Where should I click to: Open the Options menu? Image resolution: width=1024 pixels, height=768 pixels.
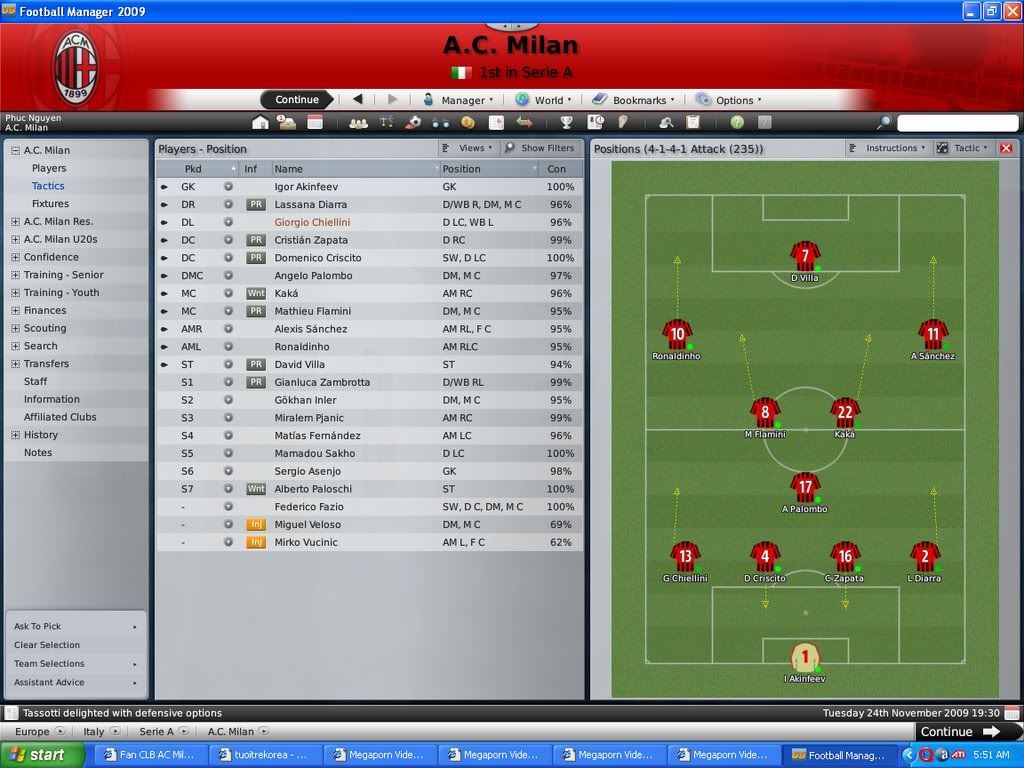click(x=729, y=100)
